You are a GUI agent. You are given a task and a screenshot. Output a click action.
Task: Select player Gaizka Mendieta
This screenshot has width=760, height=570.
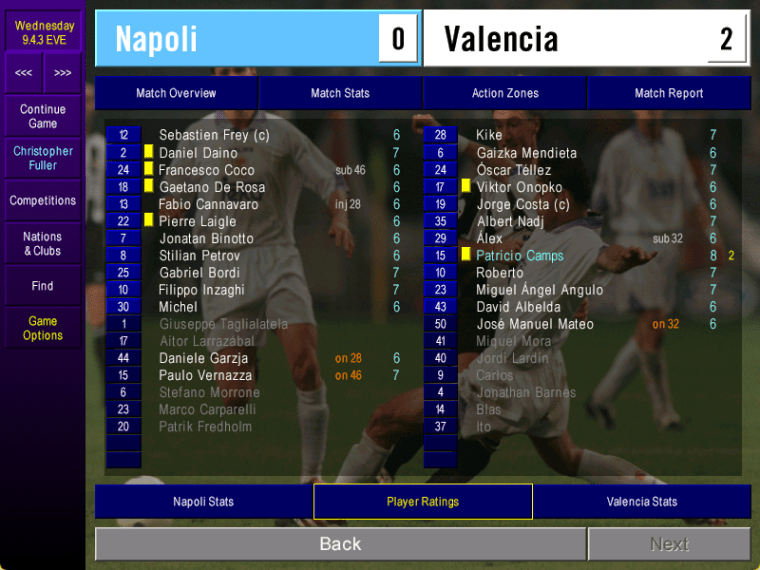526,153
